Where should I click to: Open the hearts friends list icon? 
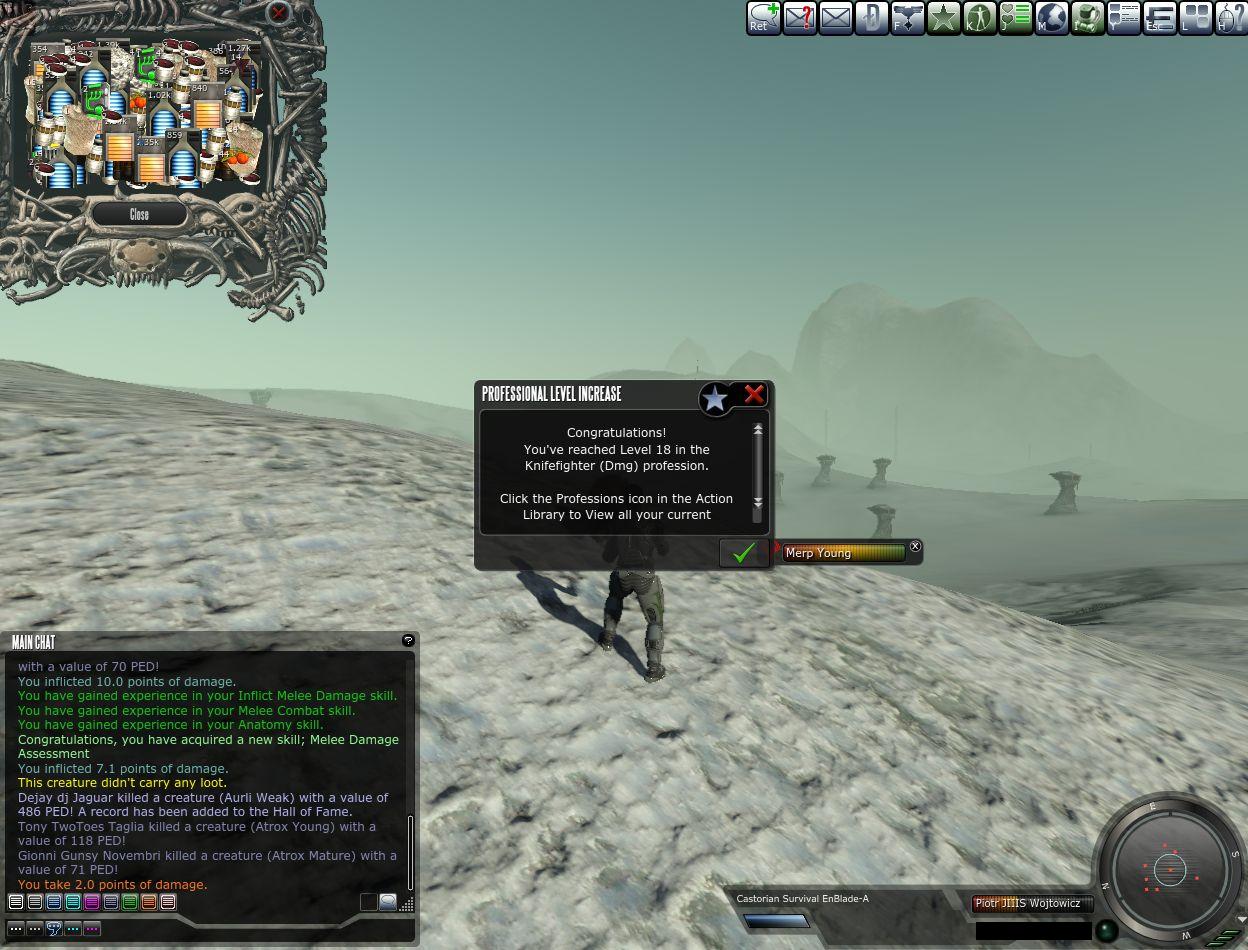tap(1015, 18)
